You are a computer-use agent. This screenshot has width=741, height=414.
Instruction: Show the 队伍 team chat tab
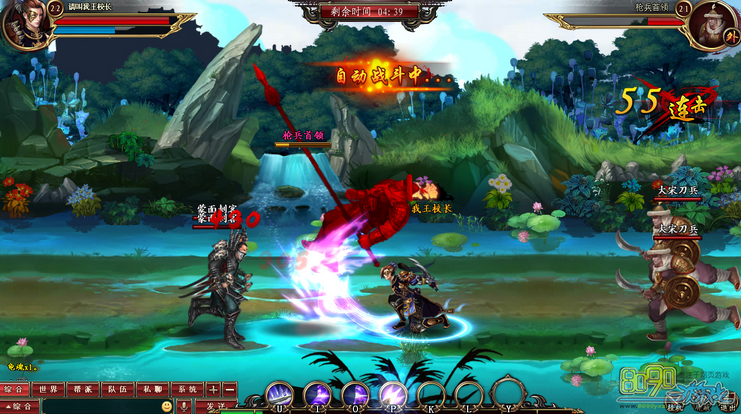tap(117, 389)
